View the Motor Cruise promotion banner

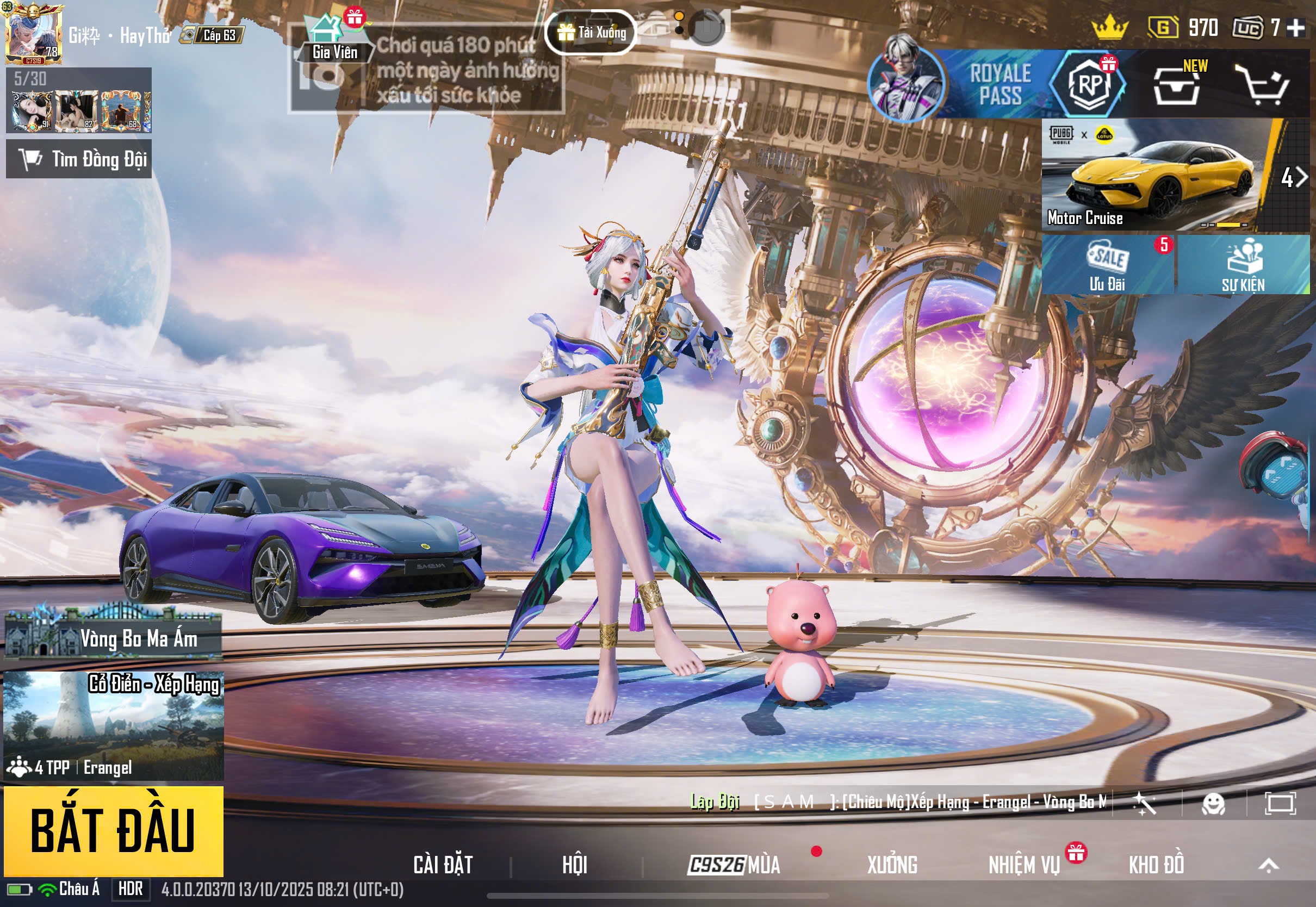tap(1159, 175)
